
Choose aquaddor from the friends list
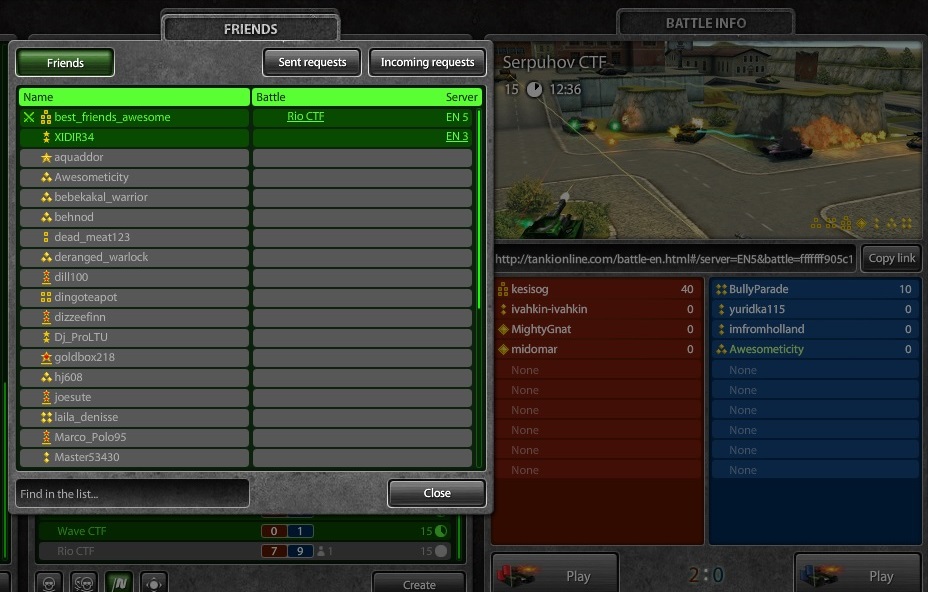(78, 157)
